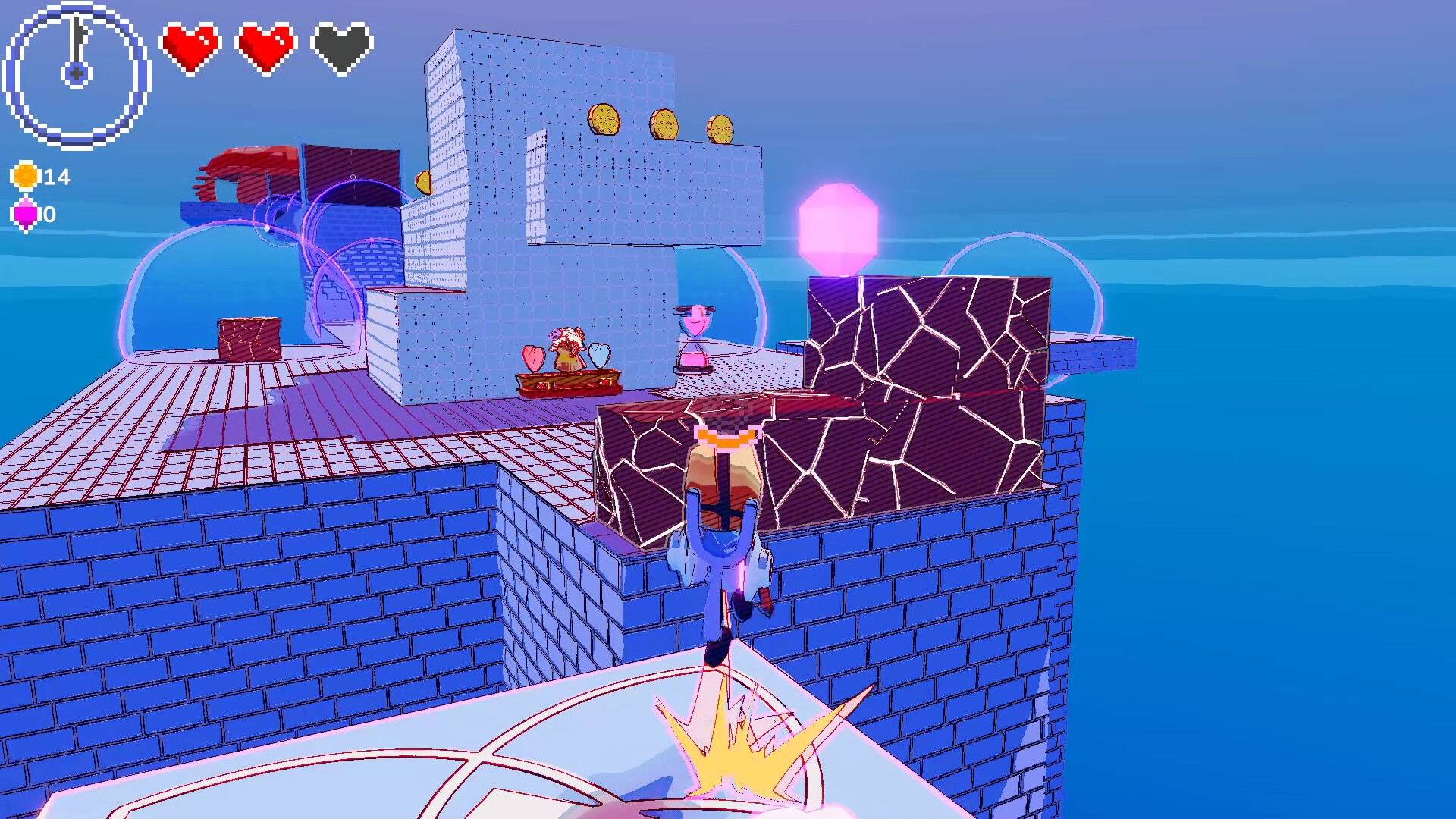Click the coin beside the left tower
The height and width of the screenshot is (819, 1456).
point(423,182)
